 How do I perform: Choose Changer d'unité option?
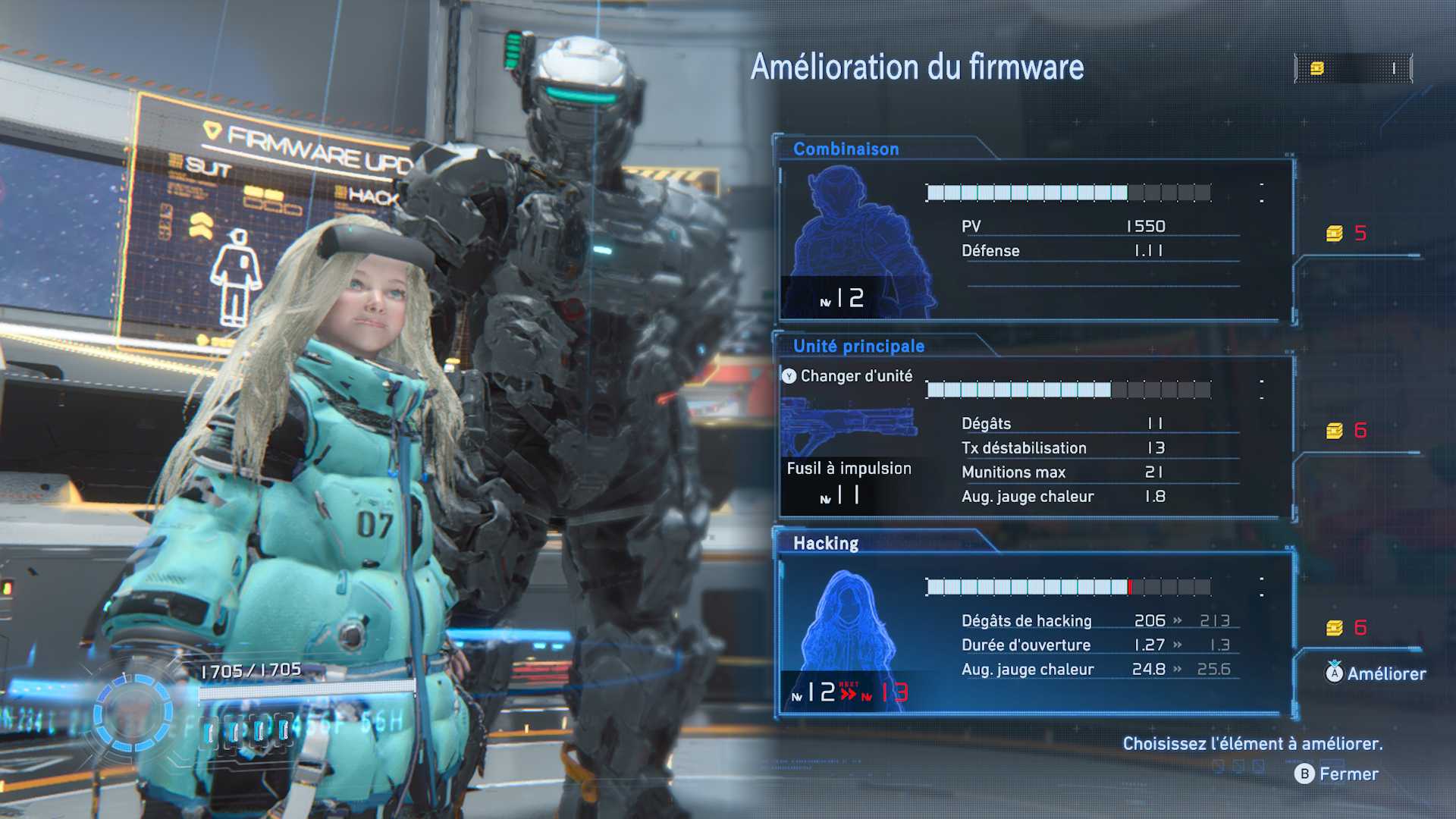(x=848, y=376)
